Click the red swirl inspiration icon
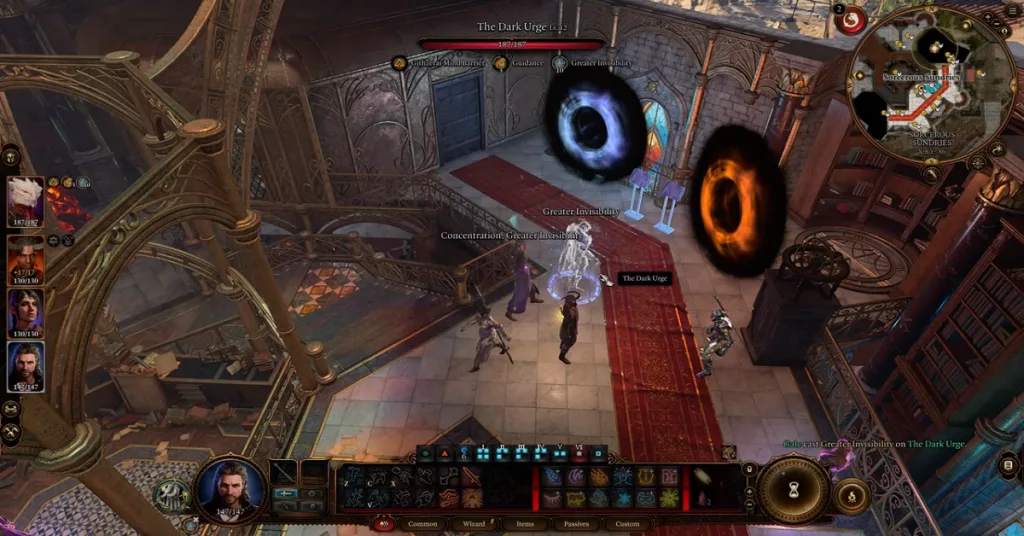The width and height of the screenshot is (1024, 536). click(852, 20)
